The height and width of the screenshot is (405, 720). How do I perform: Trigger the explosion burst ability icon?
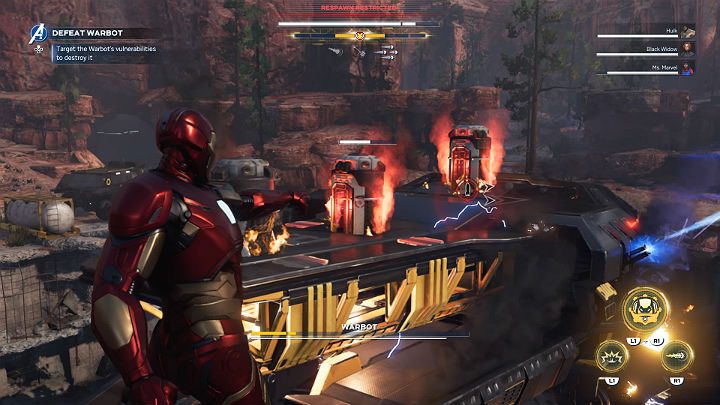[611, 355]
